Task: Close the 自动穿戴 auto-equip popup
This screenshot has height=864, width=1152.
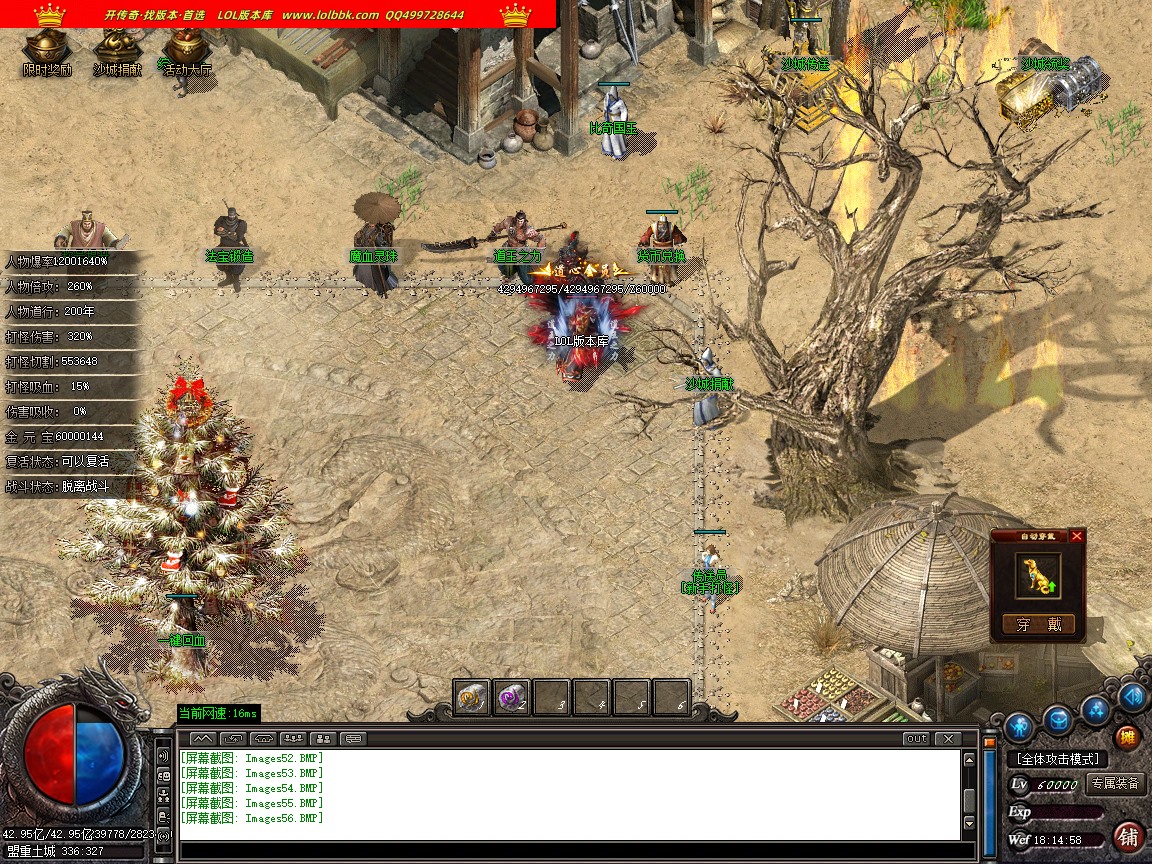Action: pos(1076,536)
